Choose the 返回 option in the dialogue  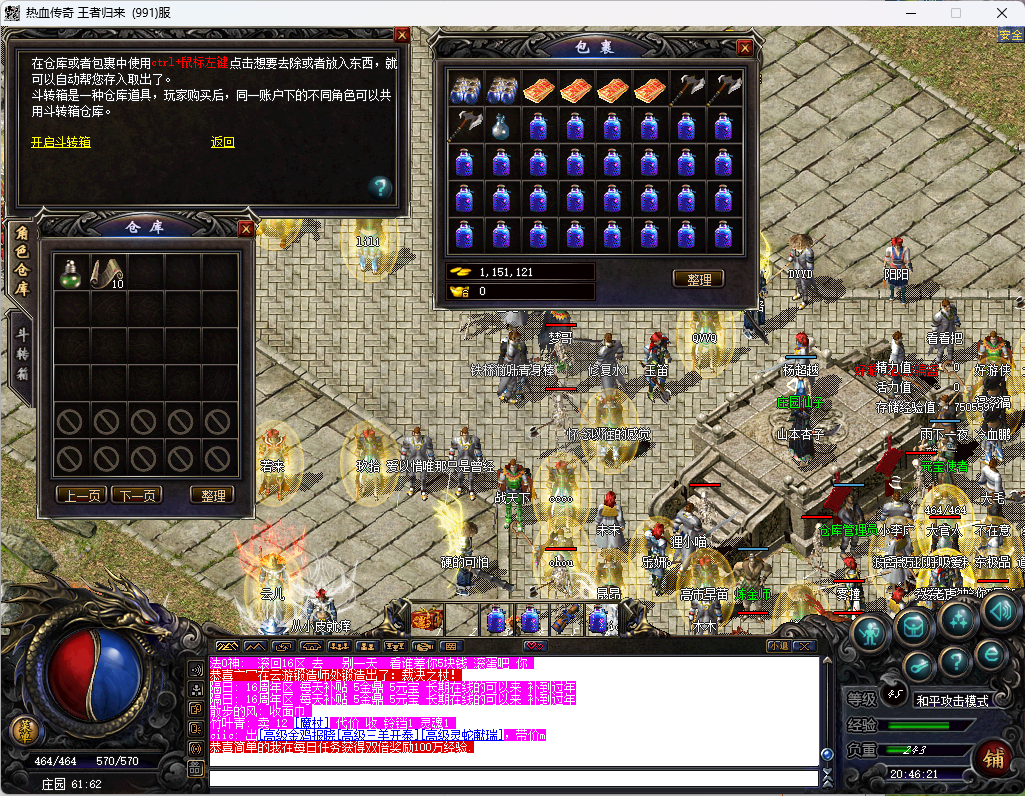pos(222,142)
